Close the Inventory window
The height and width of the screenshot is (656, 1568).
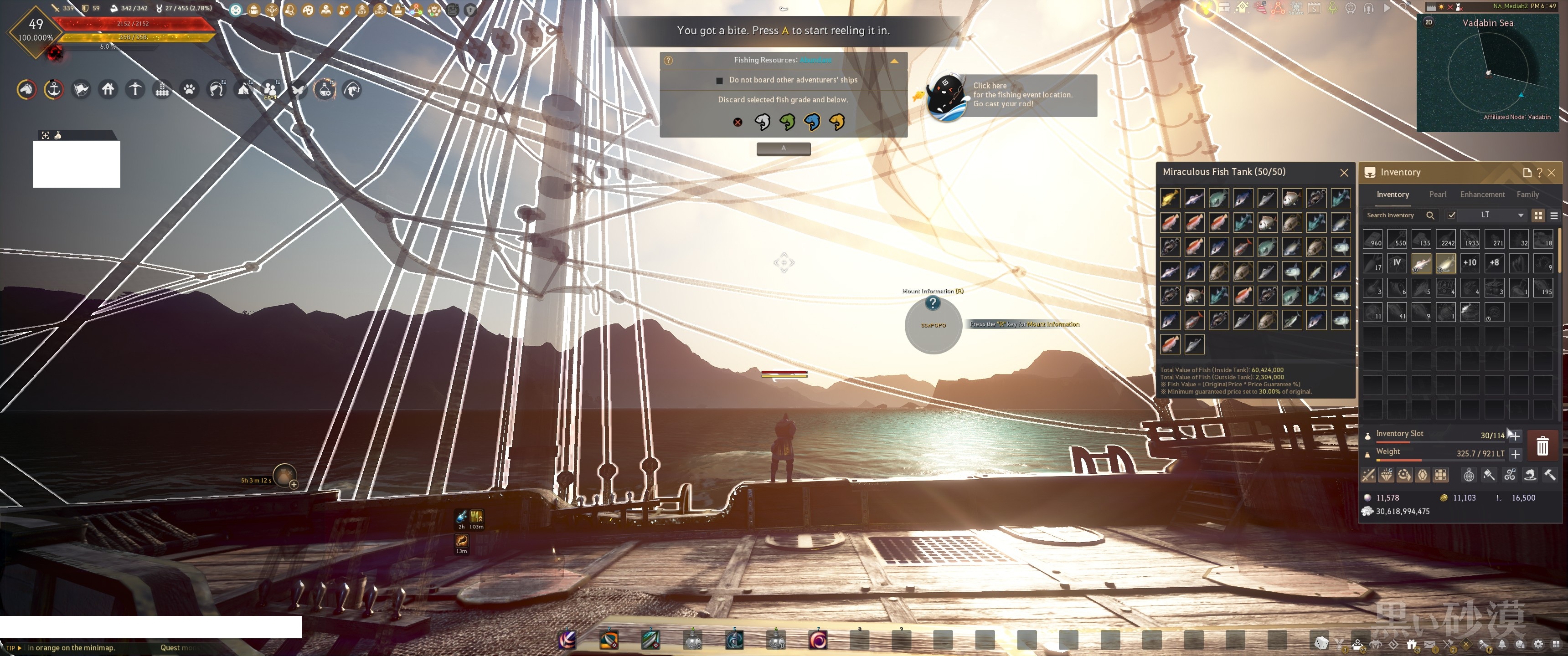(x=1551, y=173)
